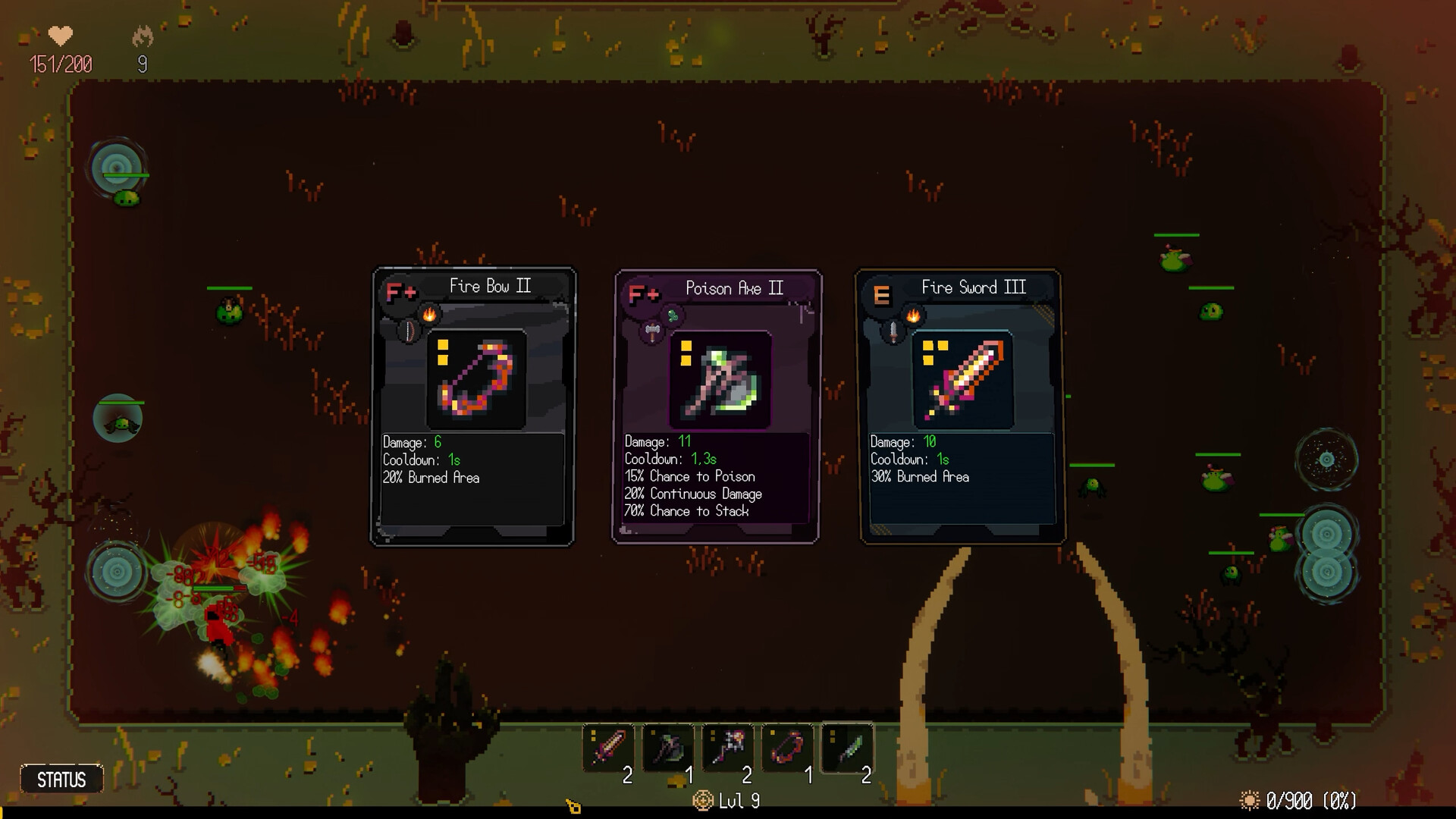Open the Fire Bow II upgrade card
Screen dimensions: 1456x819
click(472, 406)
